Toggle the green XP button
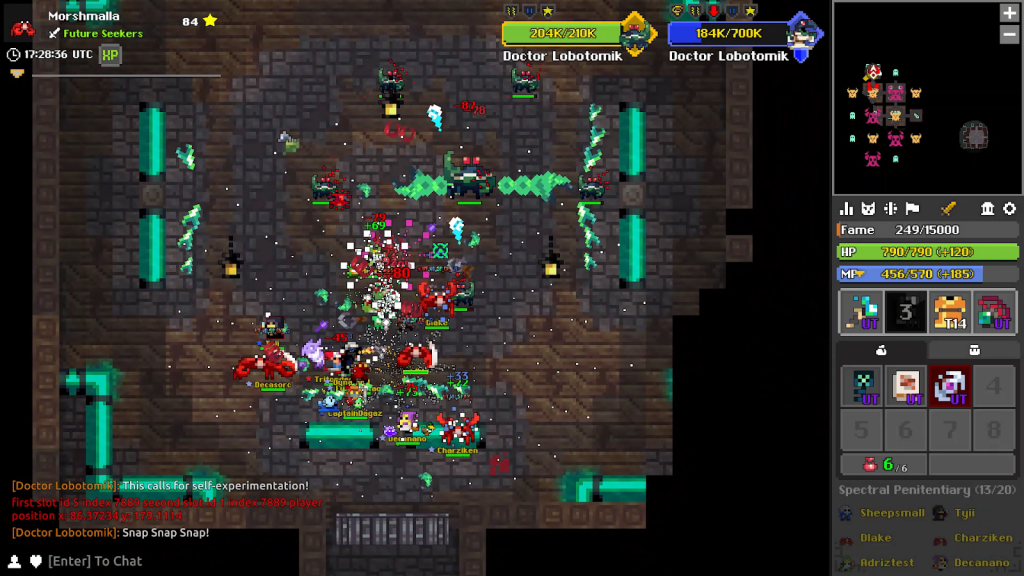1024x576 pixels. click(111, 54)
